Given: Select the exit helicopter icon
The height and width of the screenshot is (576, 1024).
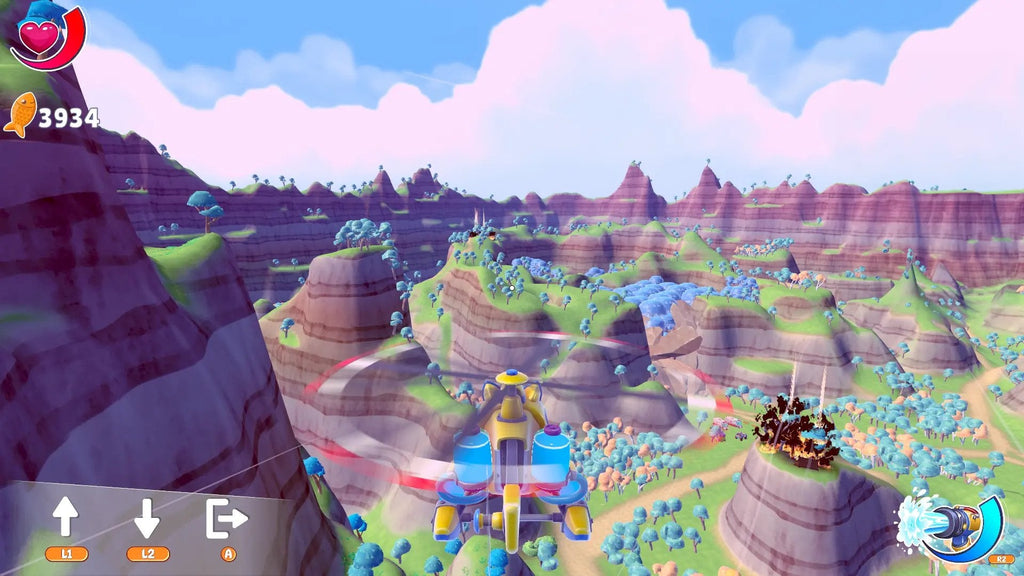Looking at the screenshot, I should tap(227, 517).
